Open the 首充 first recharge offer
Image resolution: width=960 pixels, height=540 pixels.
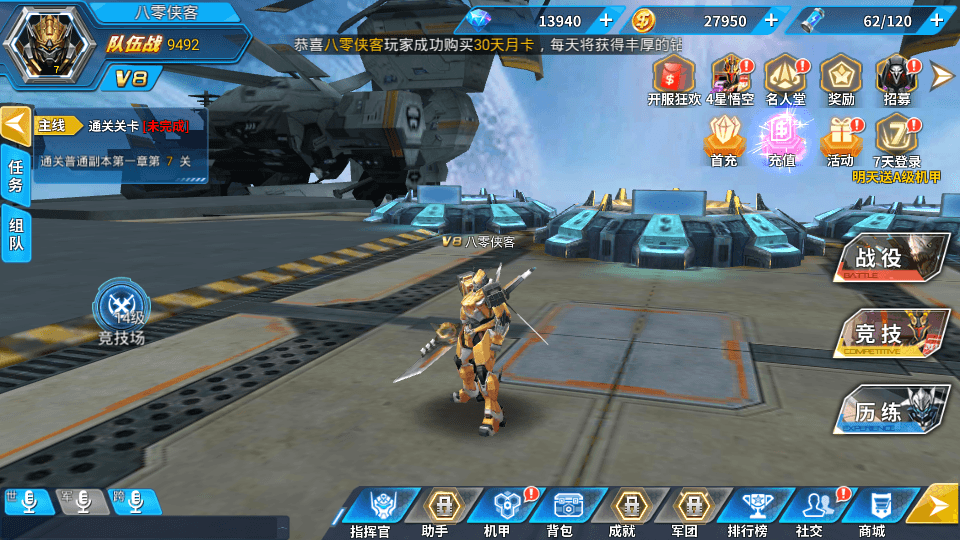pyautogui.click(x=724, y=138)
